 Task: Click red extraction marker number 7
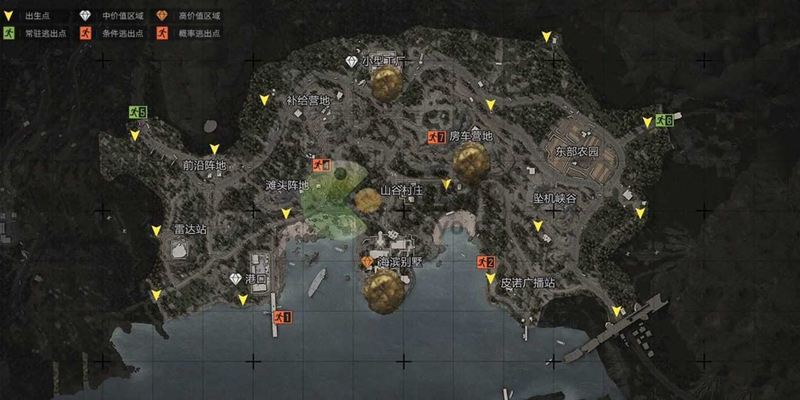pyautogui.click(x=436, y=136)
